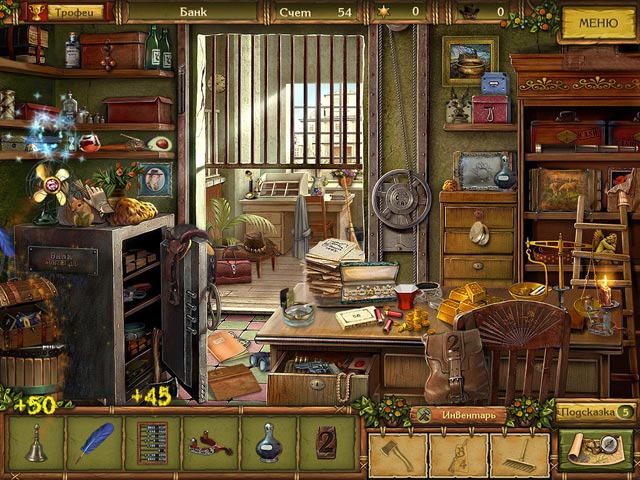The height and width of the screenshot is (480, 640).
Task: Select the number 2 tile slot
Action: 326,444
